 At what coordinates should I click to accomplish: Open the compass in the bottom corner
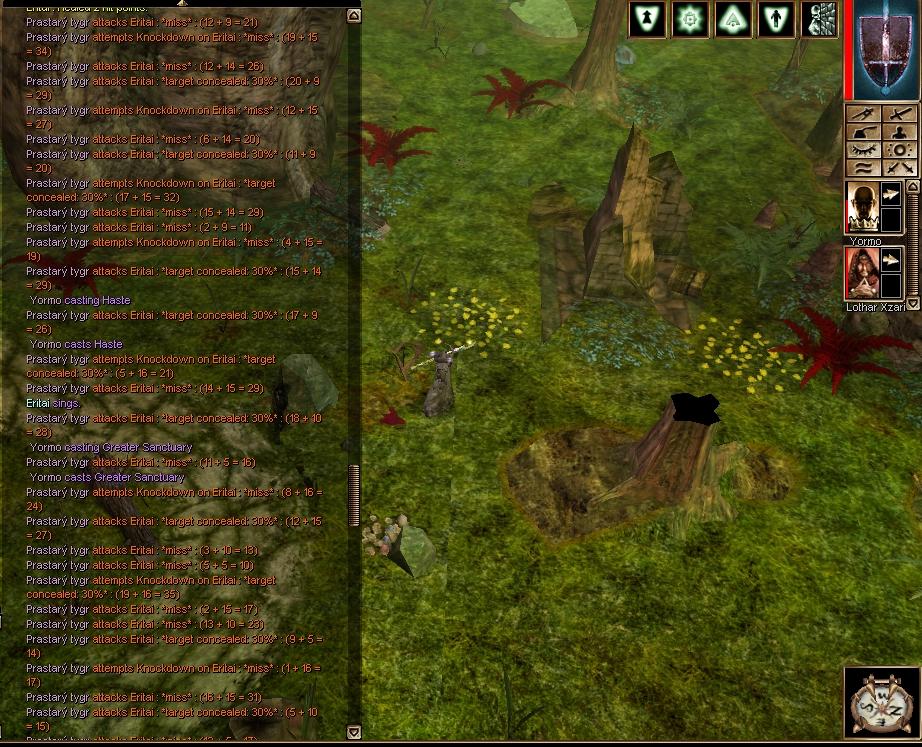click(880, 703)
